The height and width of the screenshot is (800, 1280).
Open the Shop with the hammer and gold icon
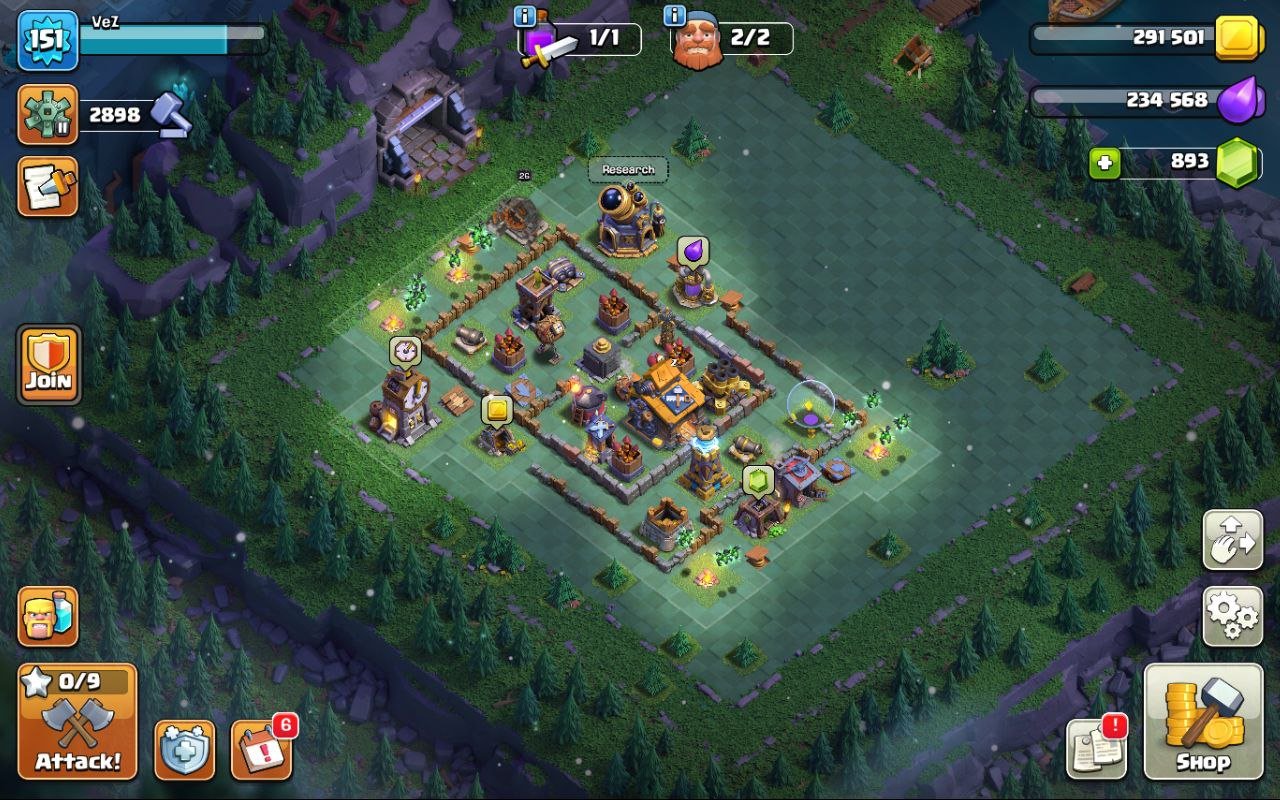tap(1201, 723)
